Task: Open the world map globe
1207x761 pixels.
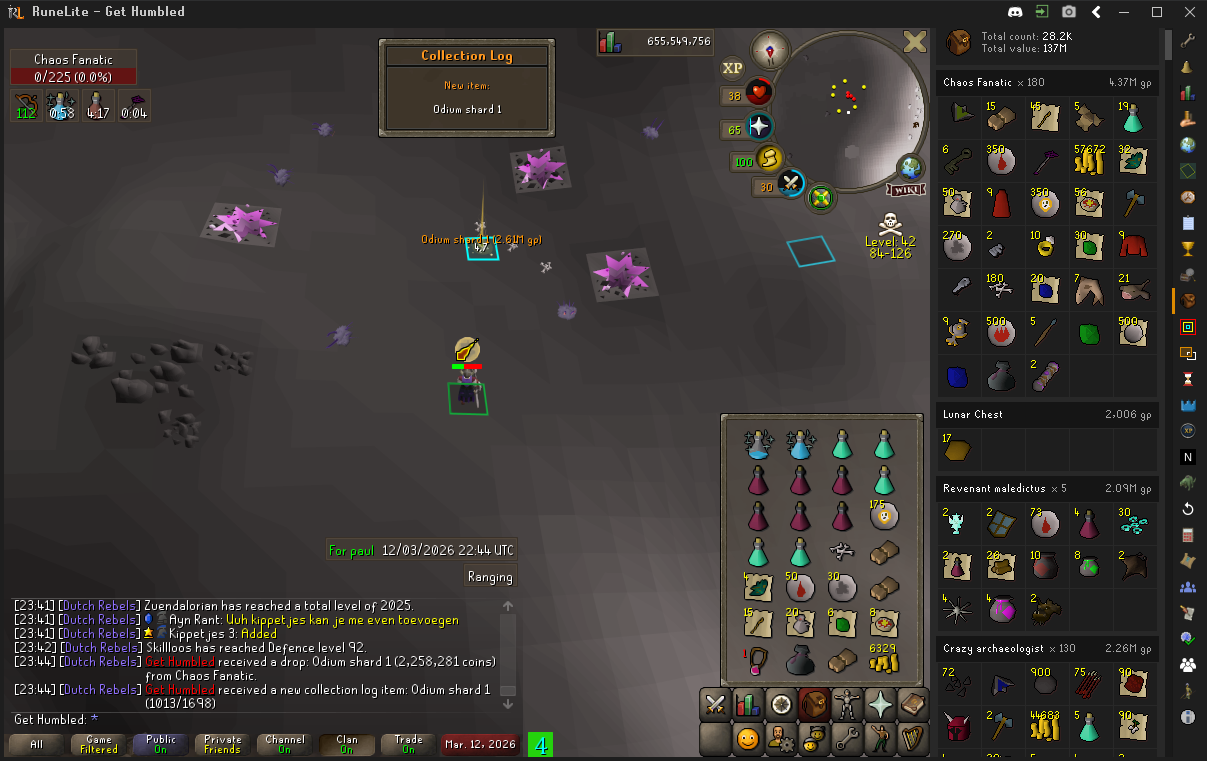Action: click(911, 167)
